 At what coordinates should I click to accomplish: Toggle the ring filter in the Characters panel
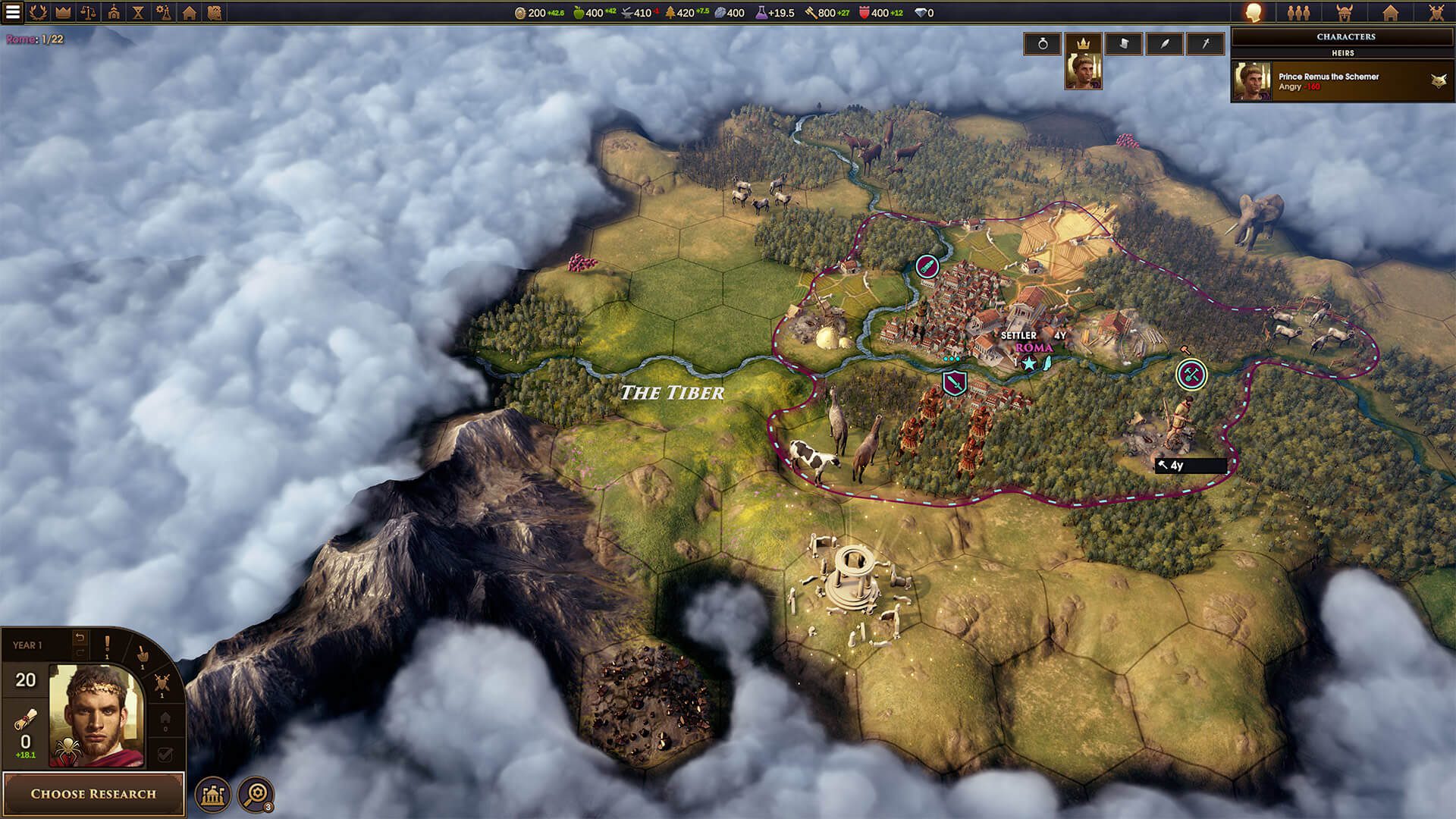(x=1043, y=44)
